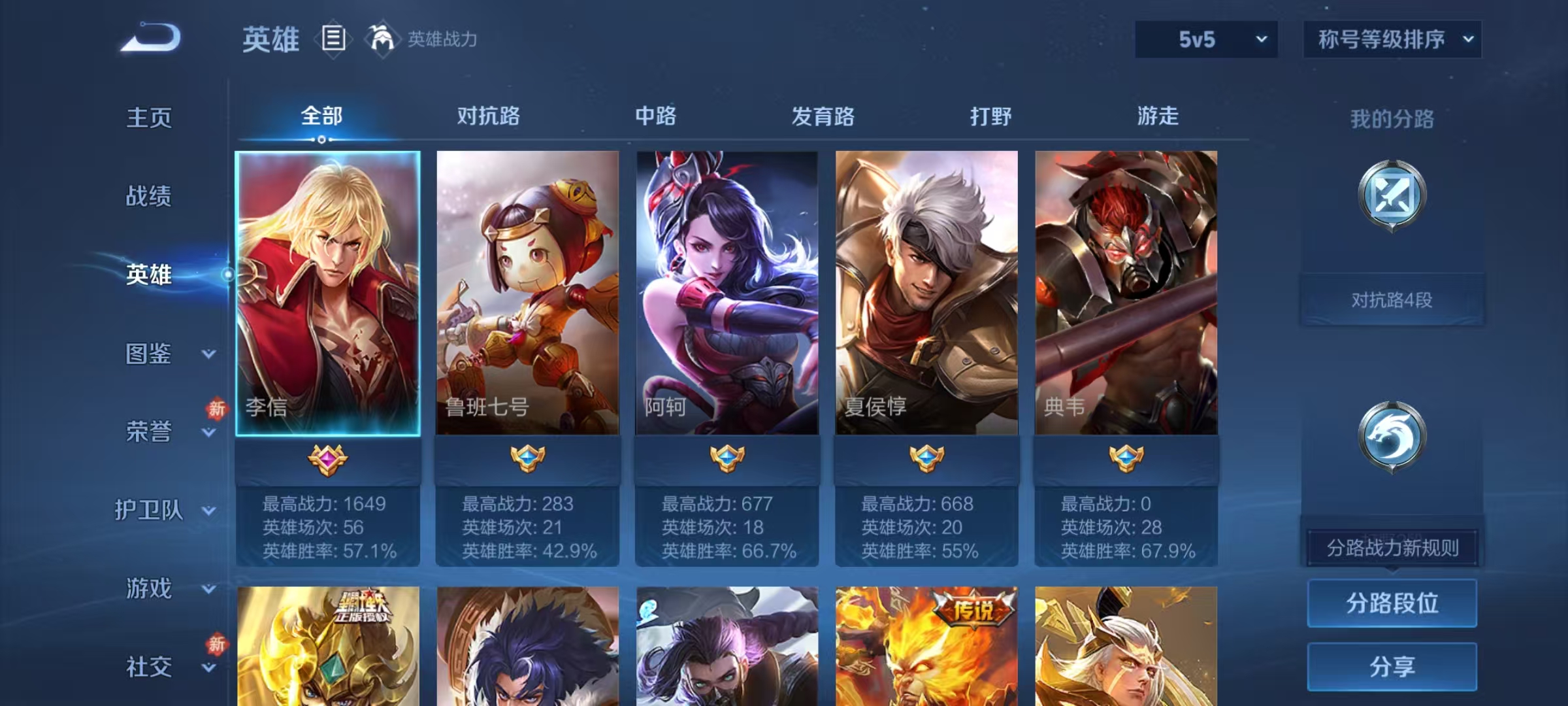Open the 社交 sidebar menu entry

pos(149,667)
